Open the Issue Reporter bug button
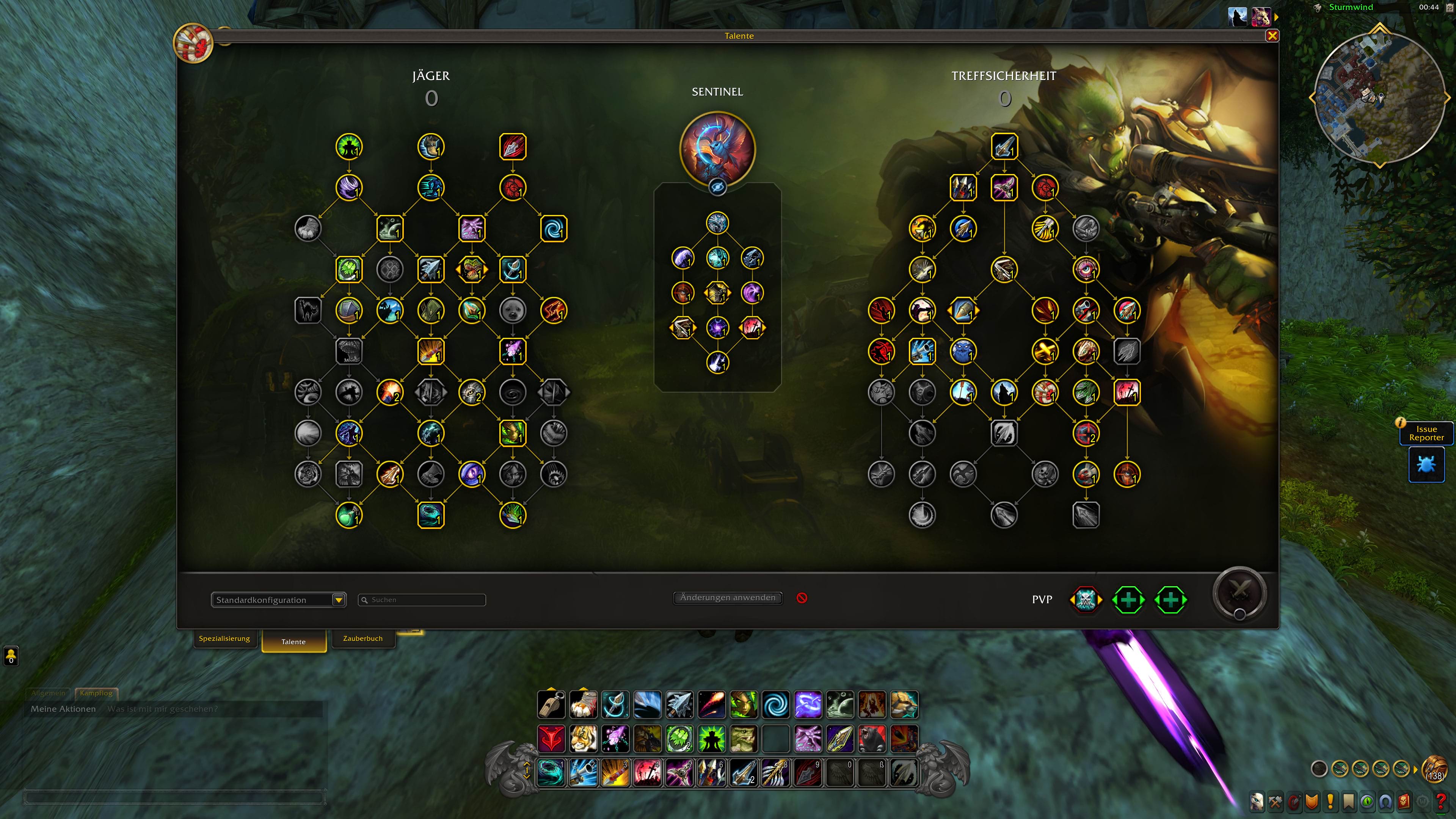Viewport: 1456px width, 819px height. 1426,464
